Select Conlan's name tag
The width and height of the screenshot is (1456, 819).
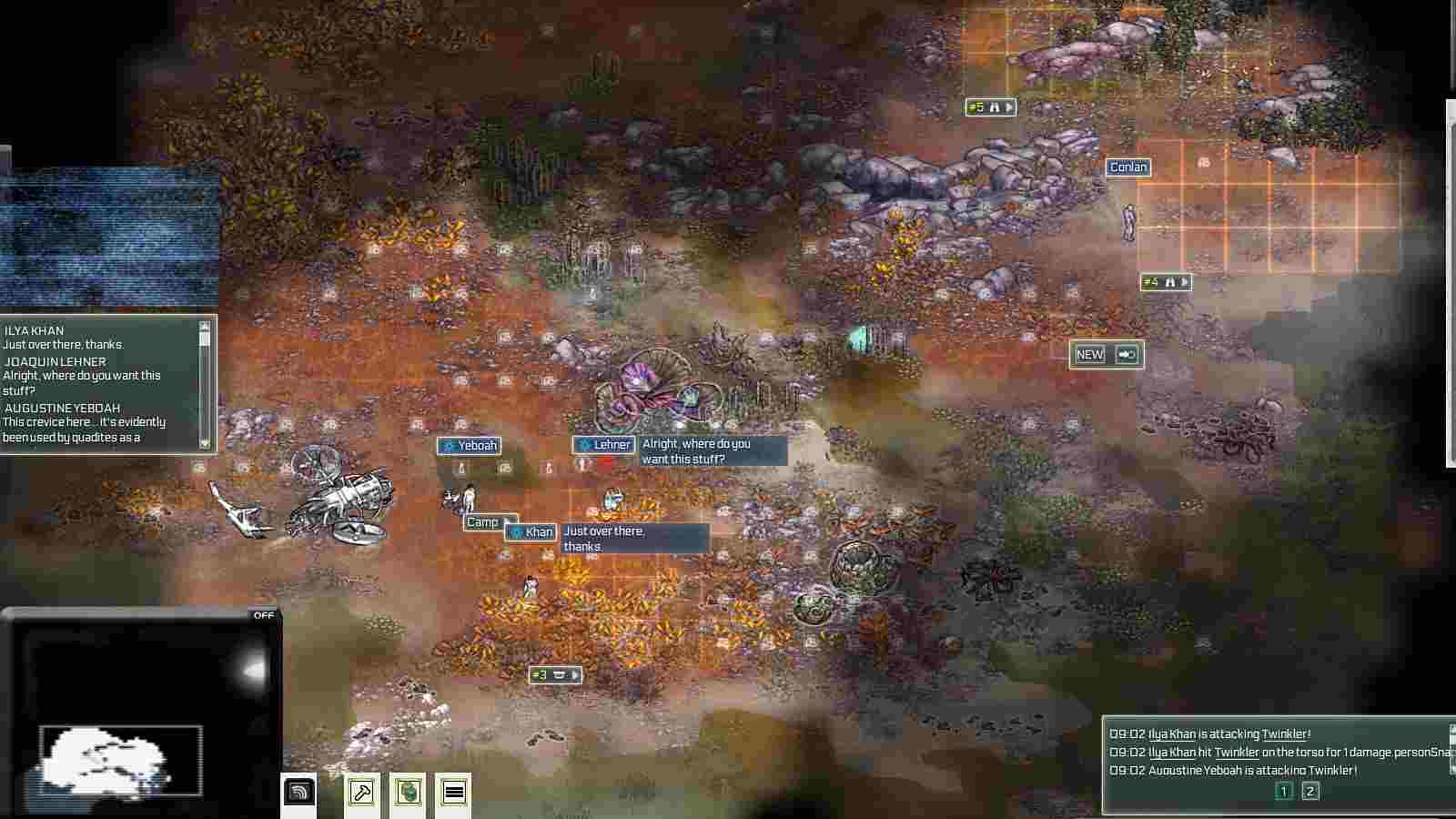pyautogui.click(x=1128, y=167)
